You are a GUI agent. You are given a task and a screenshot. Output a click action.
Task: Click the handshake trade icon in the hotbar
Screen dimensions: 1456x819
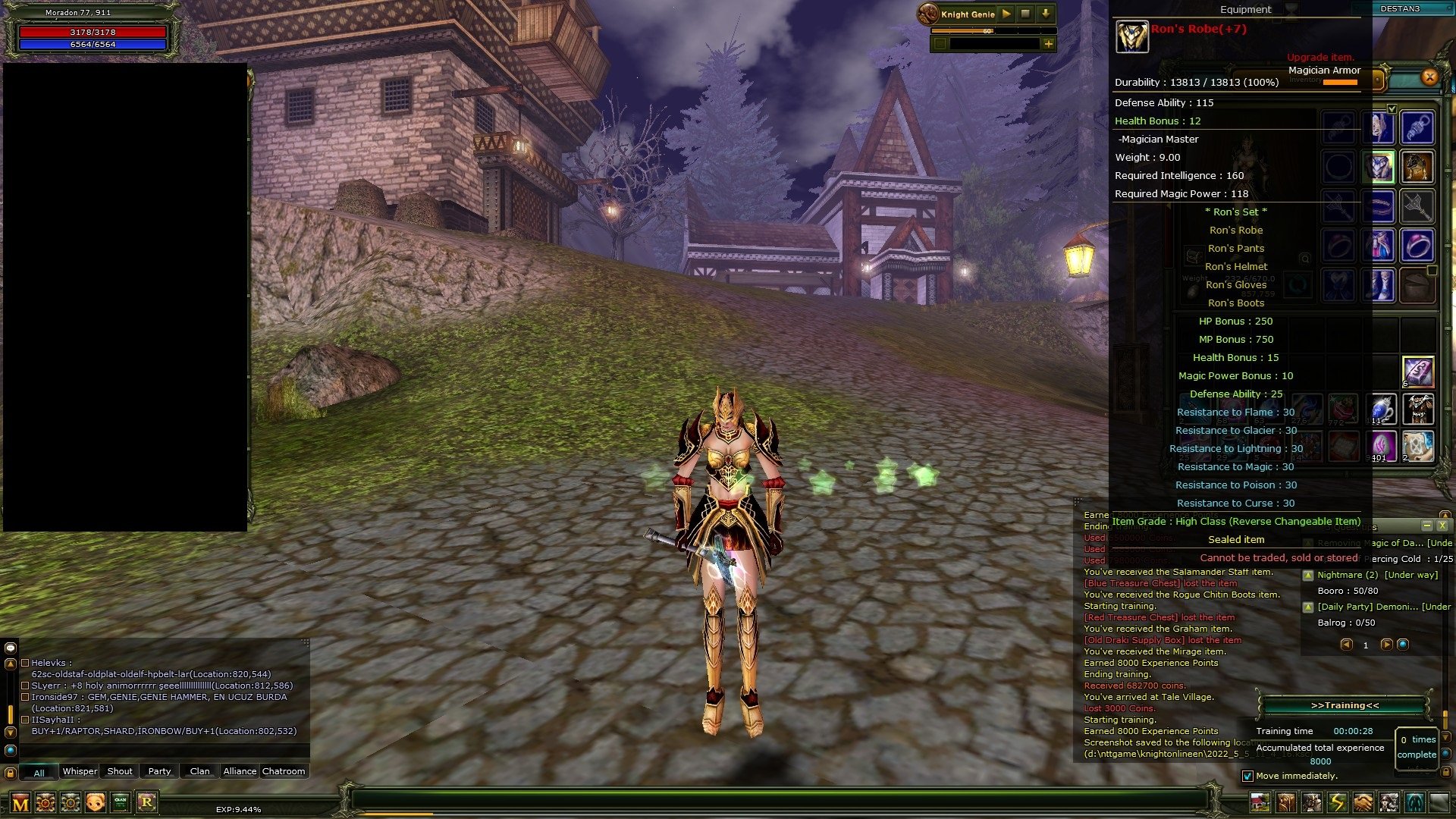pyautogui.click(x=1361, y=802)
